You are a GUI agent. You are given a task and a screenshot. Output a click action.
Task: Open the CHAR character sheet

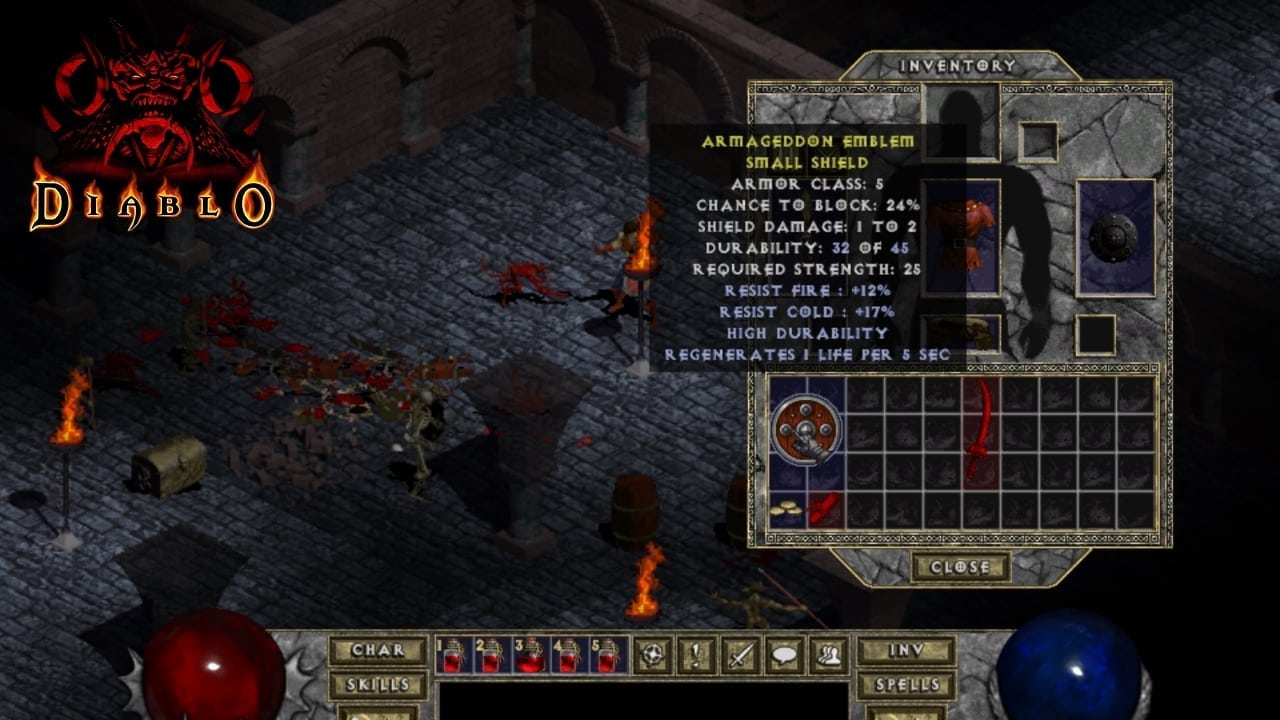tap(378, 650)
